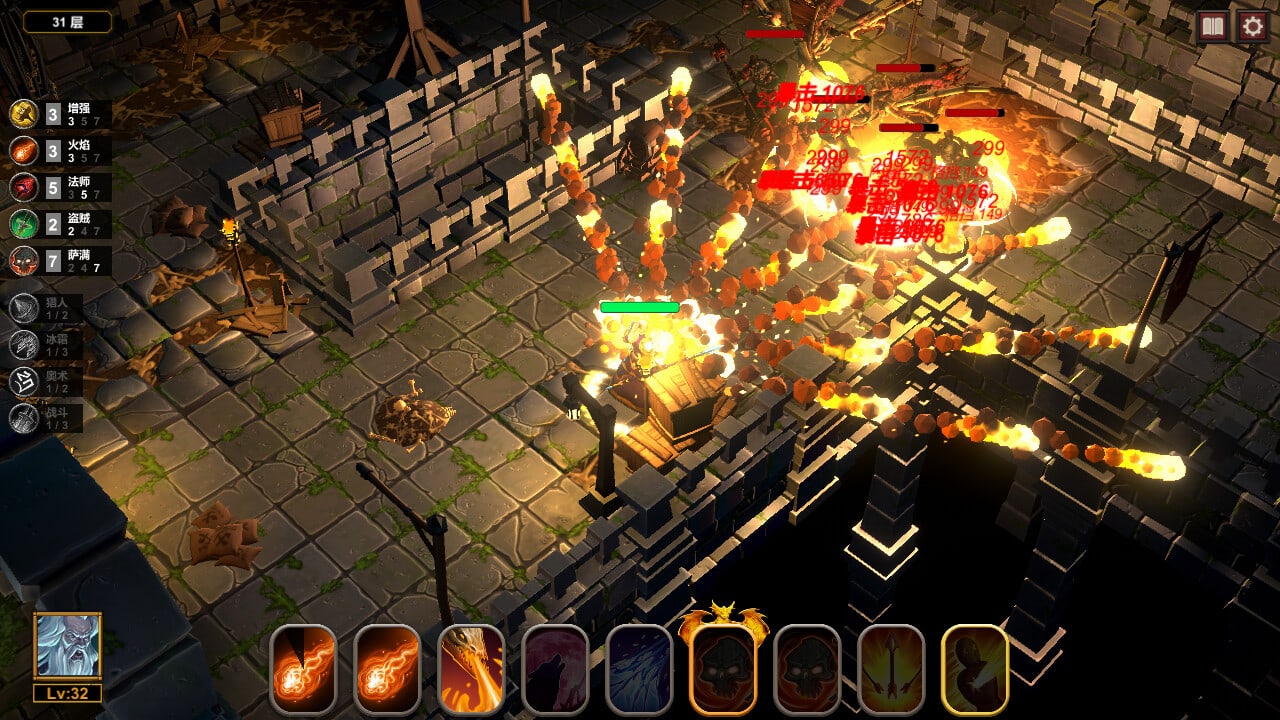Select the 增强 trait icon

coord(24,114)
